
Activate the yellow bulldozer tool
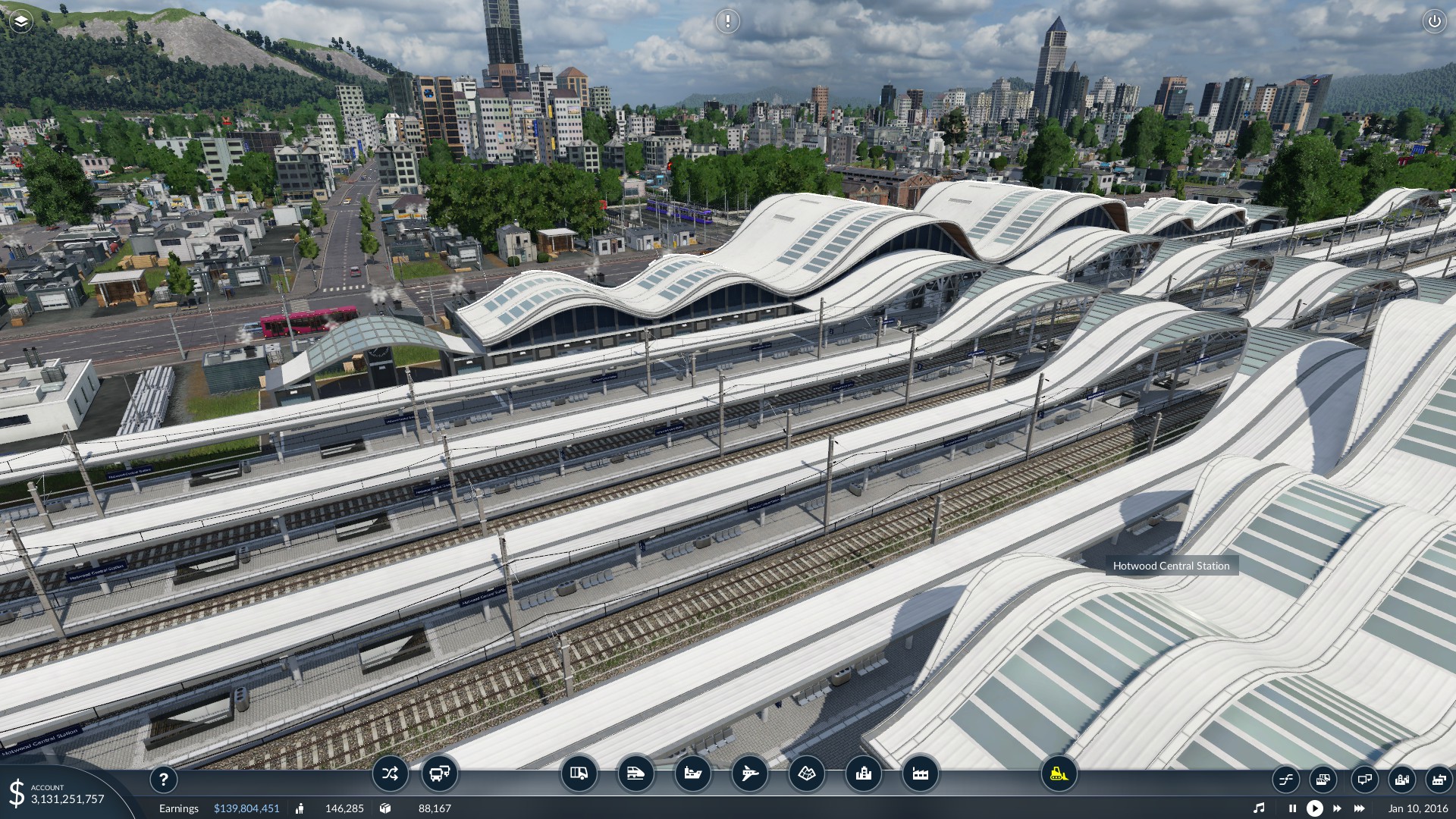point(1059,773)
